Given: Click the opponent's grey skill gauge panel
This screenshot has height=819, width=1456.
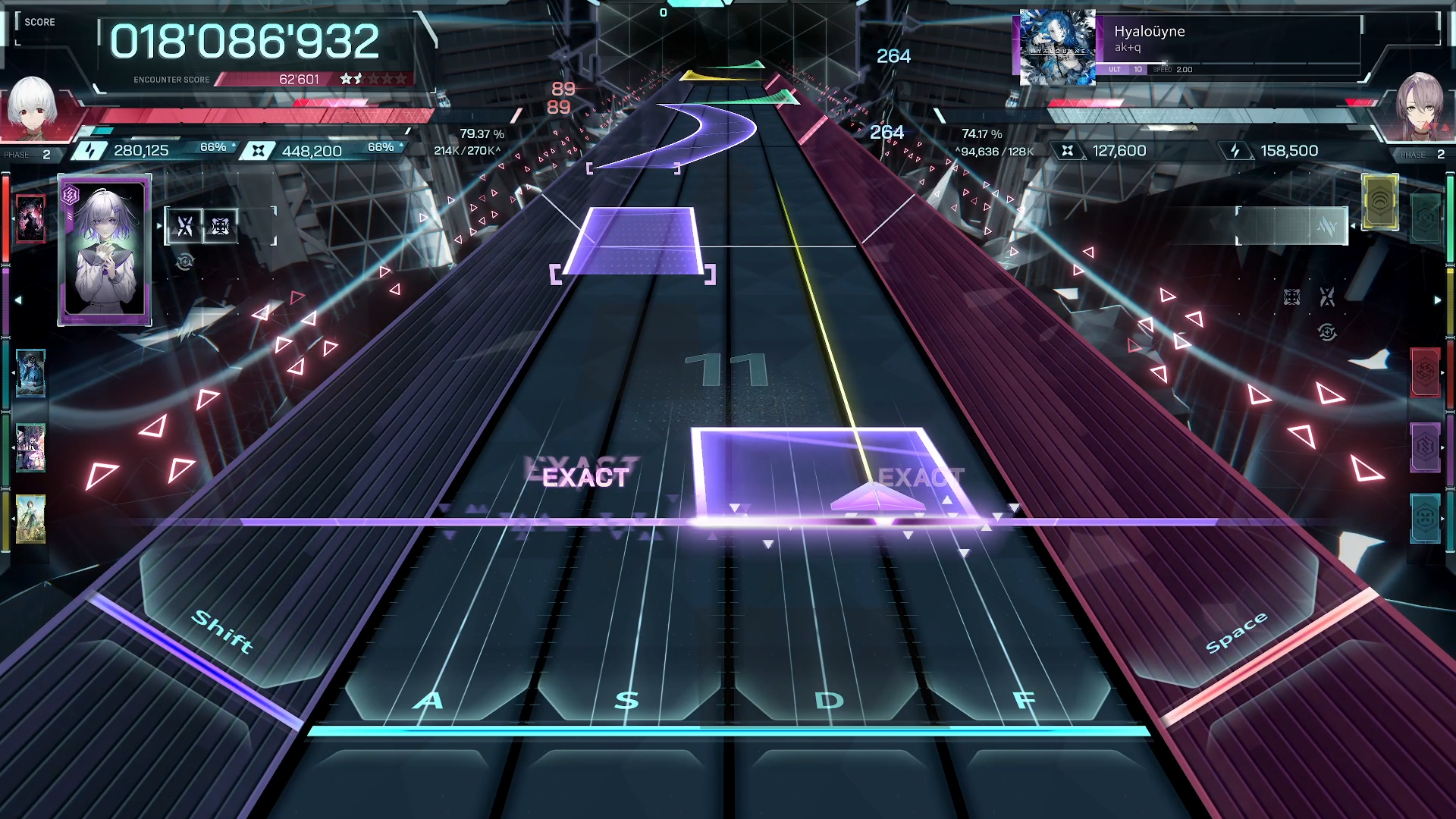Looking at the screenshot, I should tap(1291, 226).
